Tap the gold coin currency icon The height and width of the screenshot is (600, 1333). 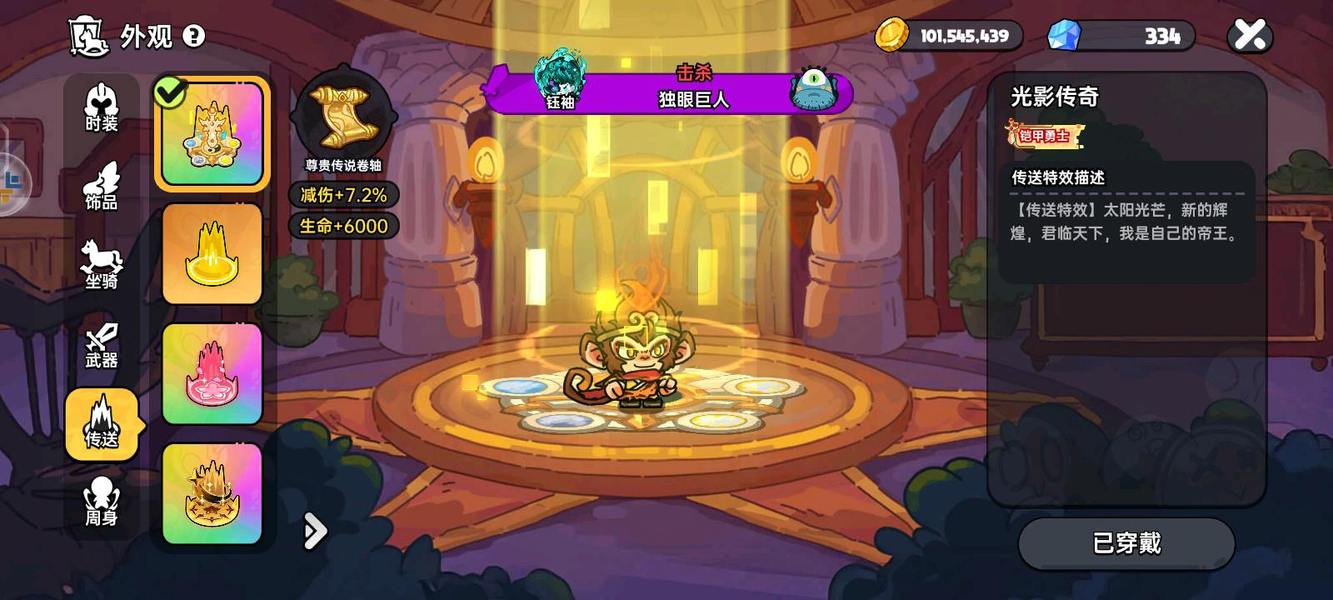tap(891, 36)
